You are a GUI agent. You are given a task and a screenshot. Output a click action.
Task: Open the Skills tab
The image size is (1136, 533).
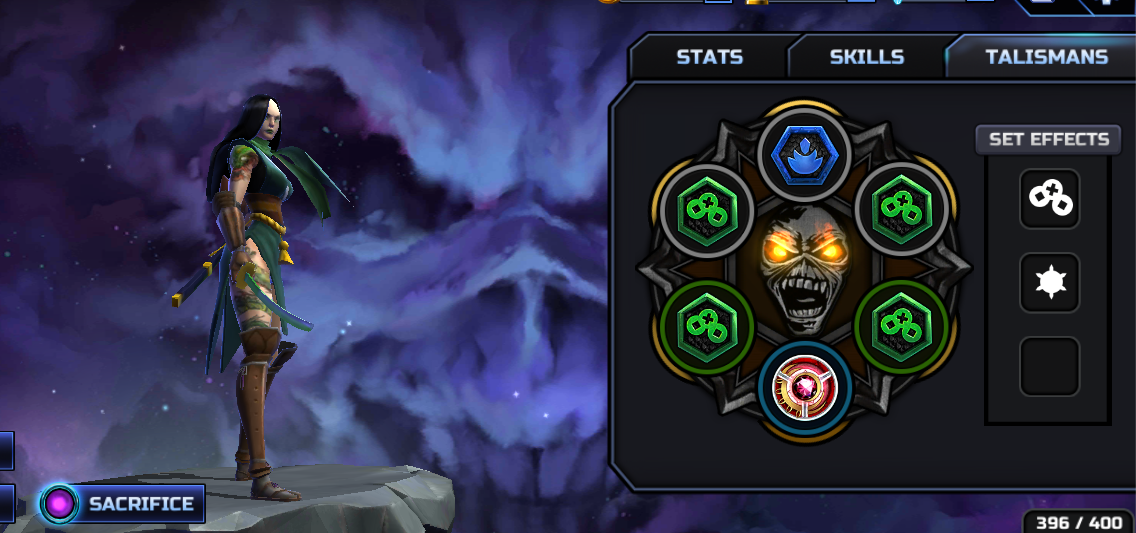(866, 57)
